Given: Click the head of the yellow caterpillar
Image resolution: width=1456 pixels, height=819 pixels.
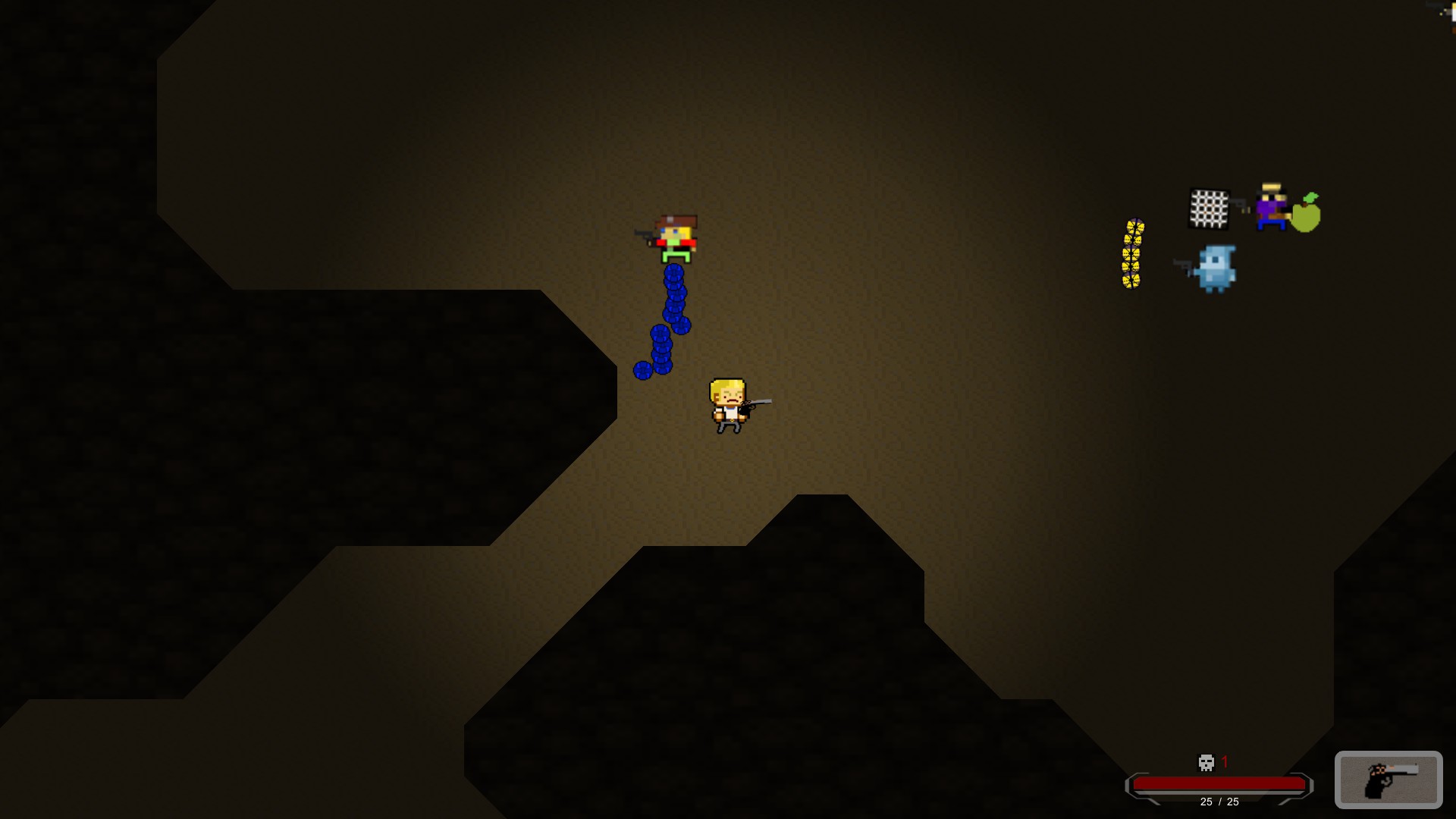Looking at the screenshot, I should 1134,226.
